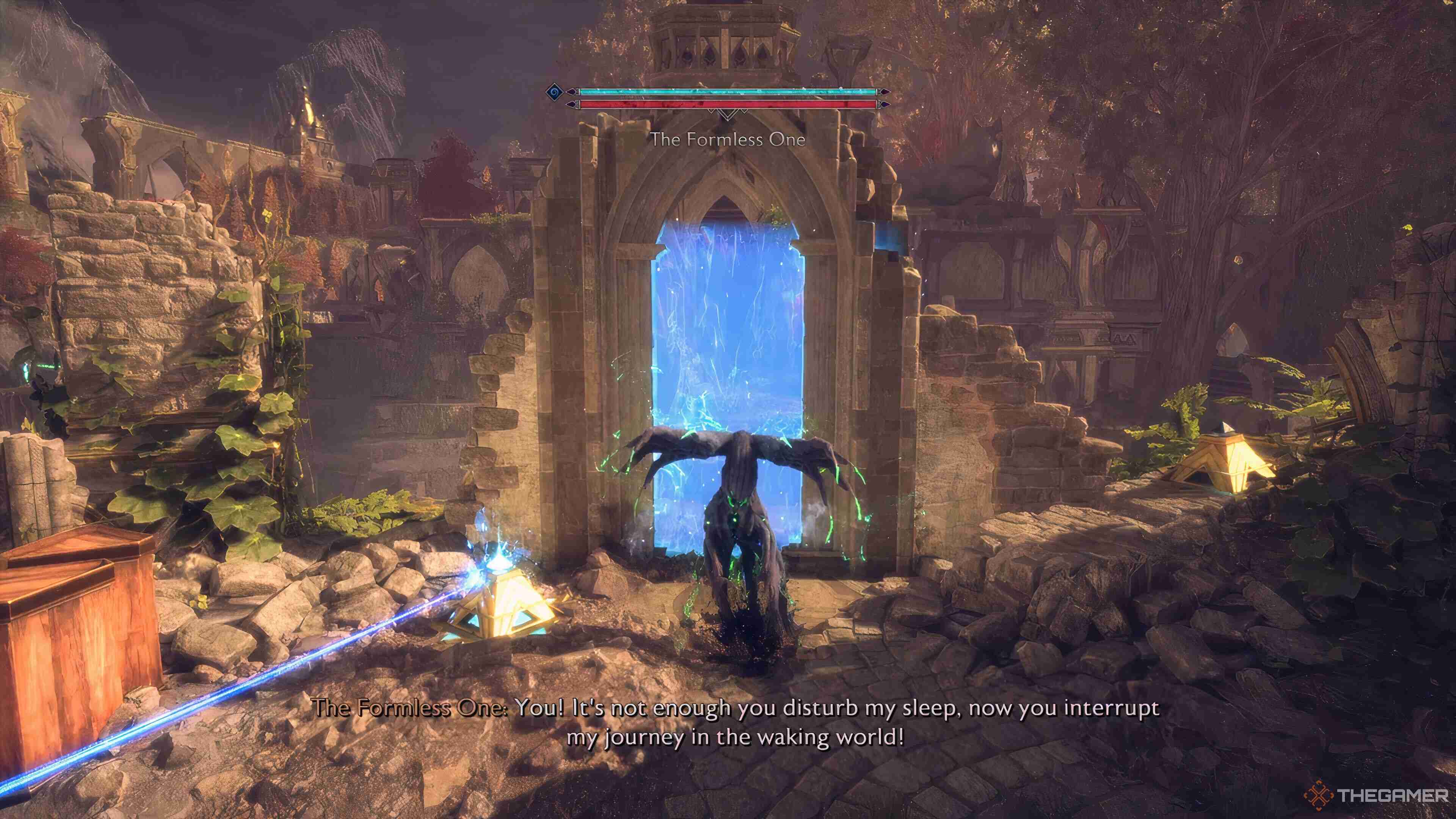This screenshot has height=819, width=1456.
Task: Click the blue spiral diamond icon beside the boss bar
Action: click(554, 92)
